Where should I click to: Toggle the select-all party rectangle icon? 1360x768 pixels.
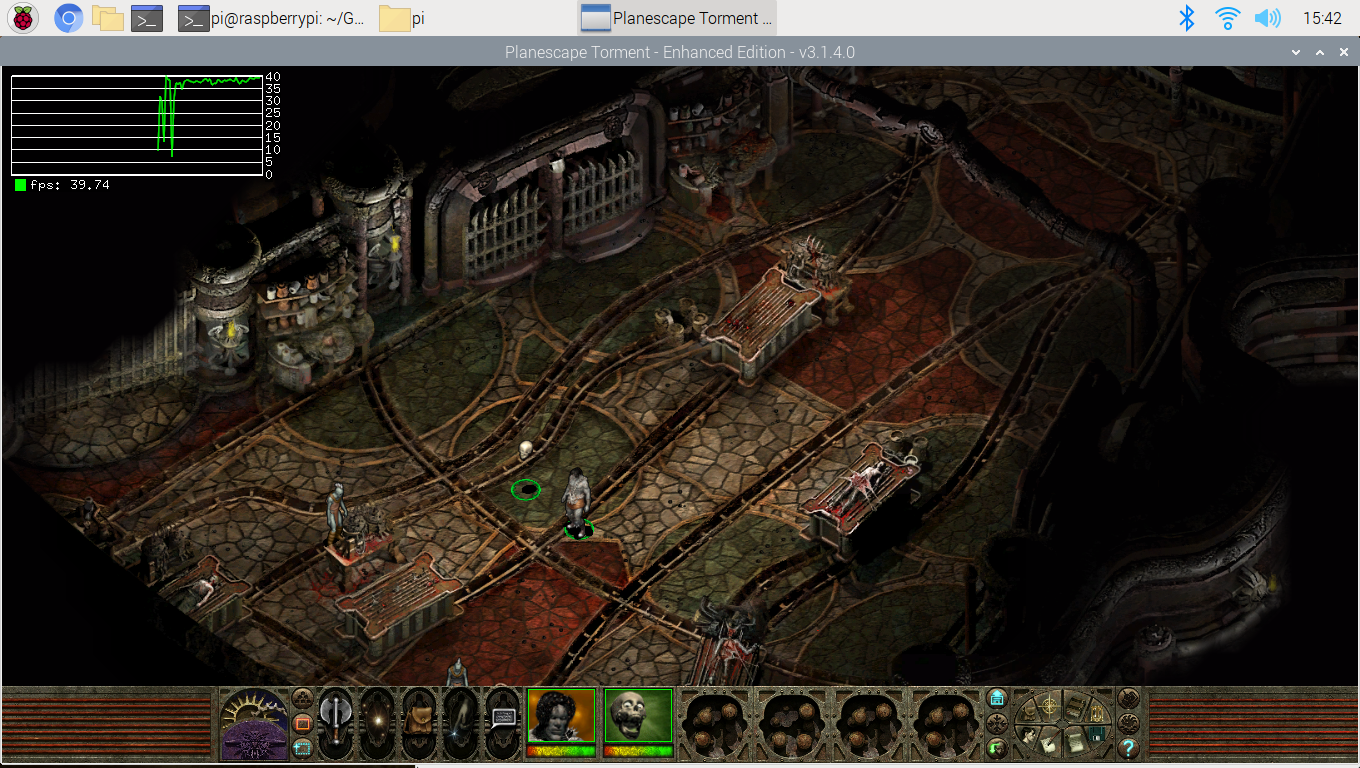pos(302,748)
